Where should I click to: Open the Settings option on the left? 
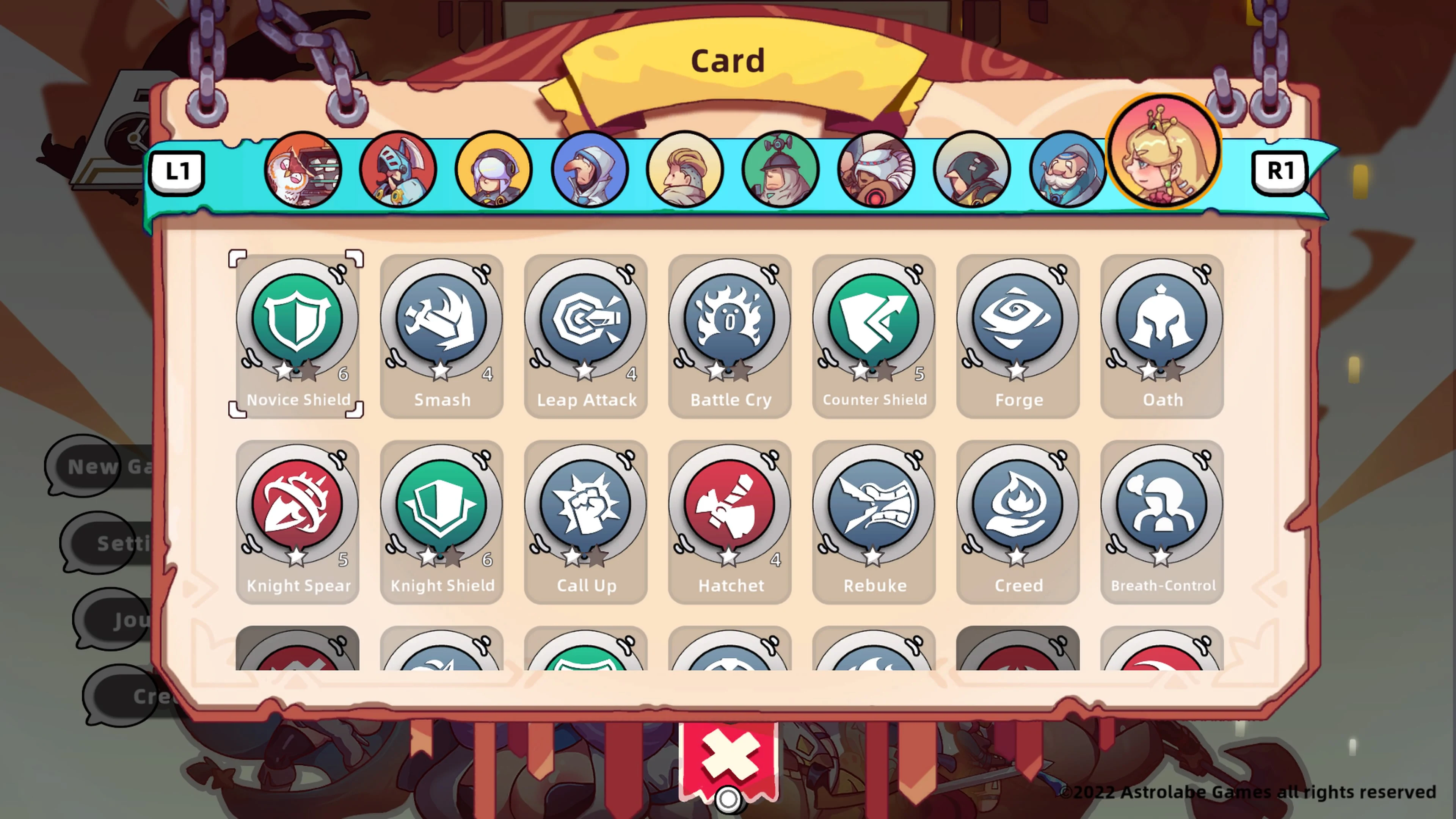coord(113,544)
